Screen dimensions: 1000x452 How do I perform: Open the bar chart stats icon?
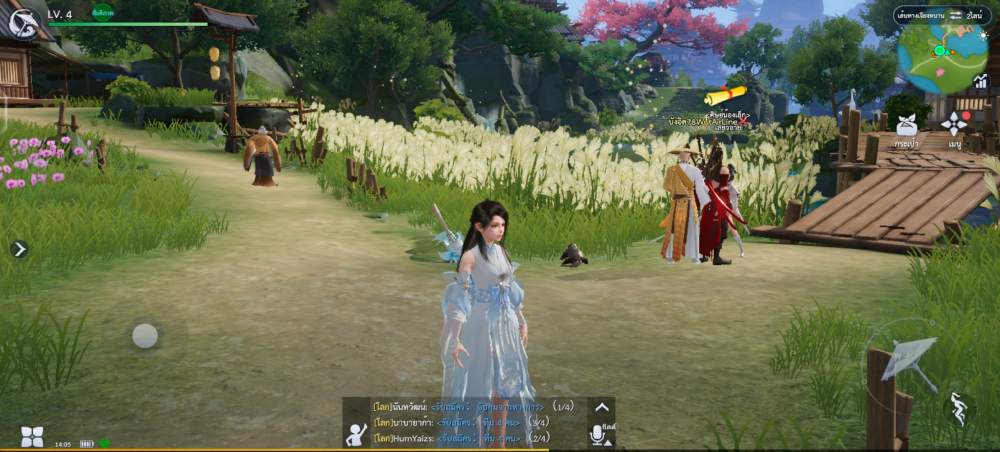point(981,84)
